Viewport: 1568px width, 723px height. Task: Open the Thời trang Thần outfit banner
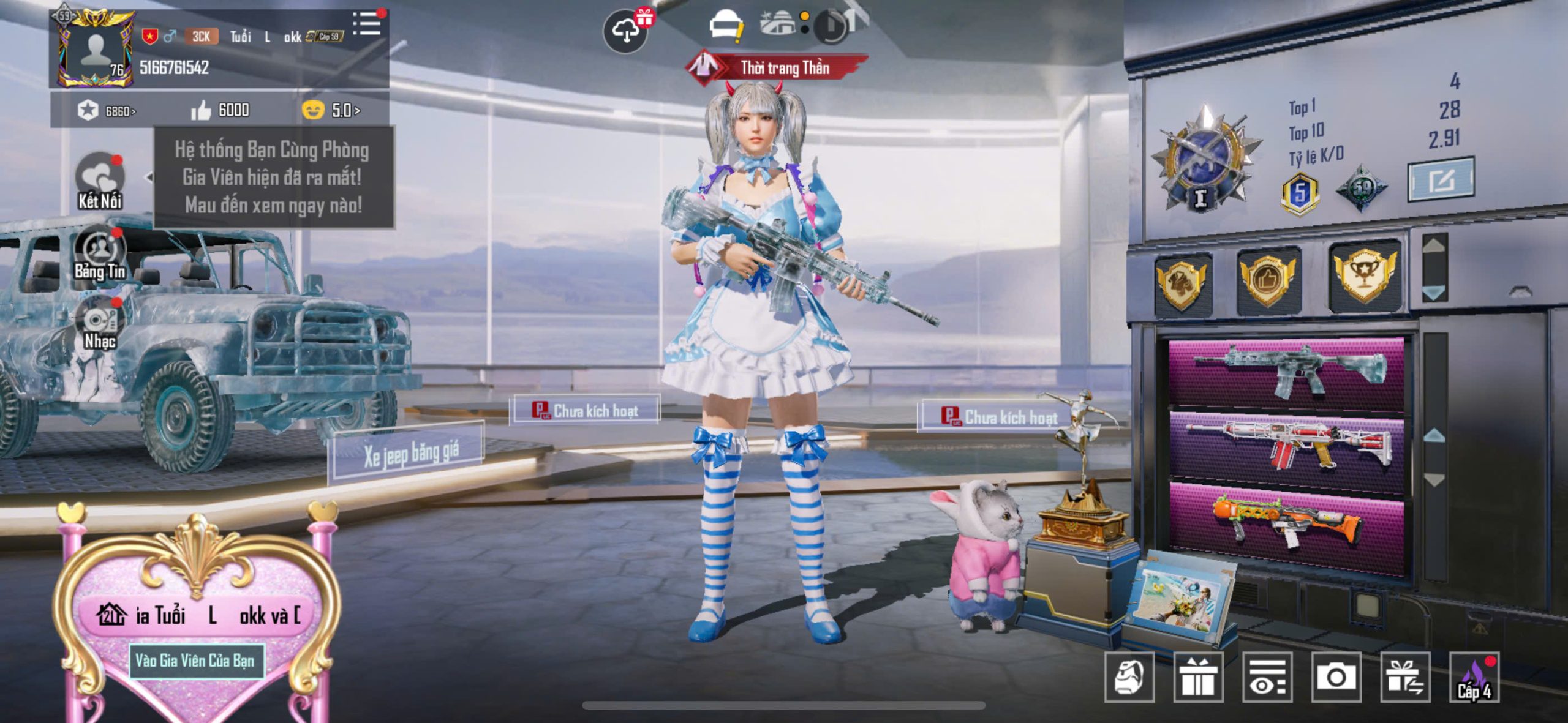click(777, 67)
